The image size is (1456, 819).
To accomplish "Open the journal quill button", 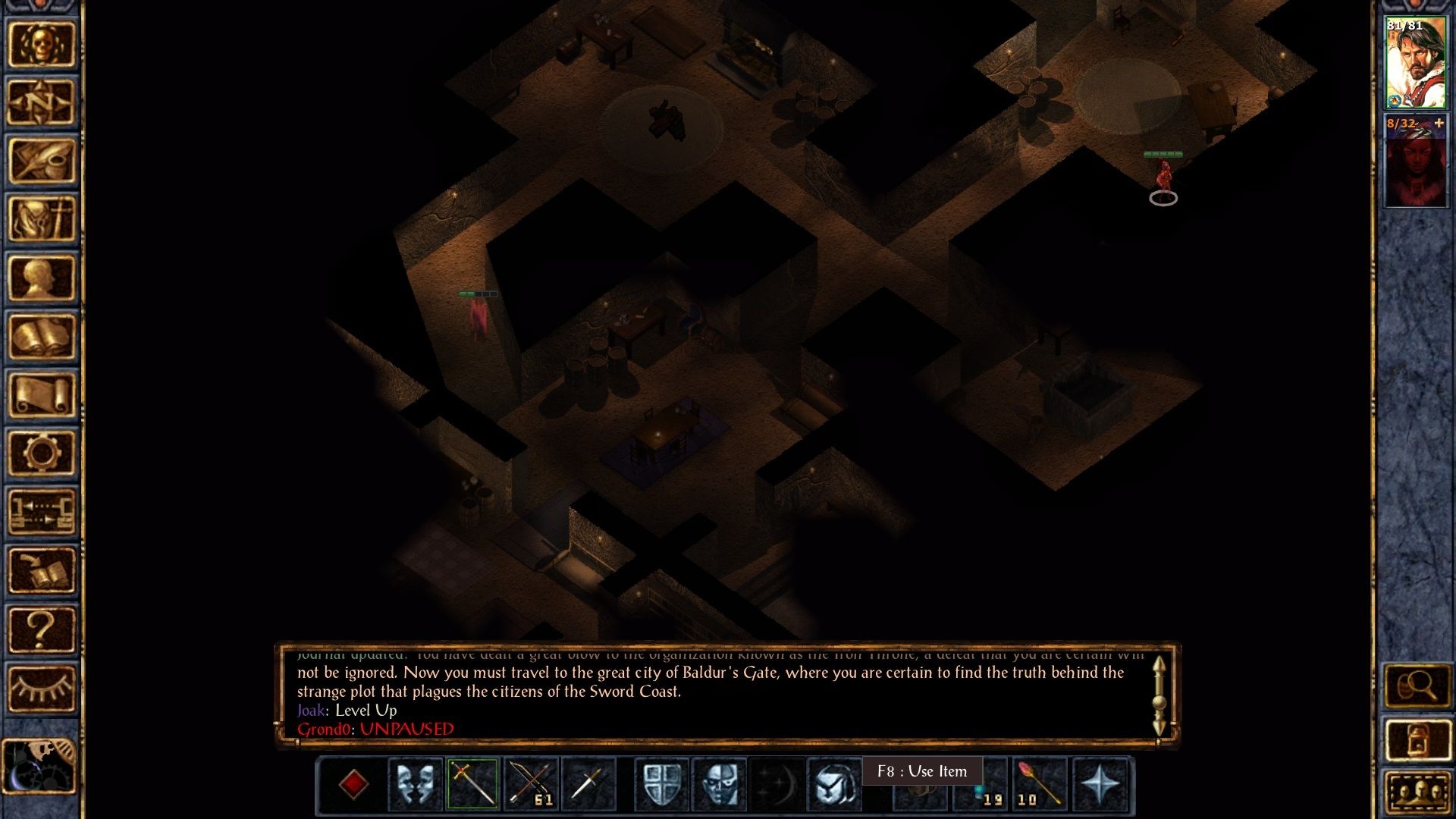I will tap(42, 161).
